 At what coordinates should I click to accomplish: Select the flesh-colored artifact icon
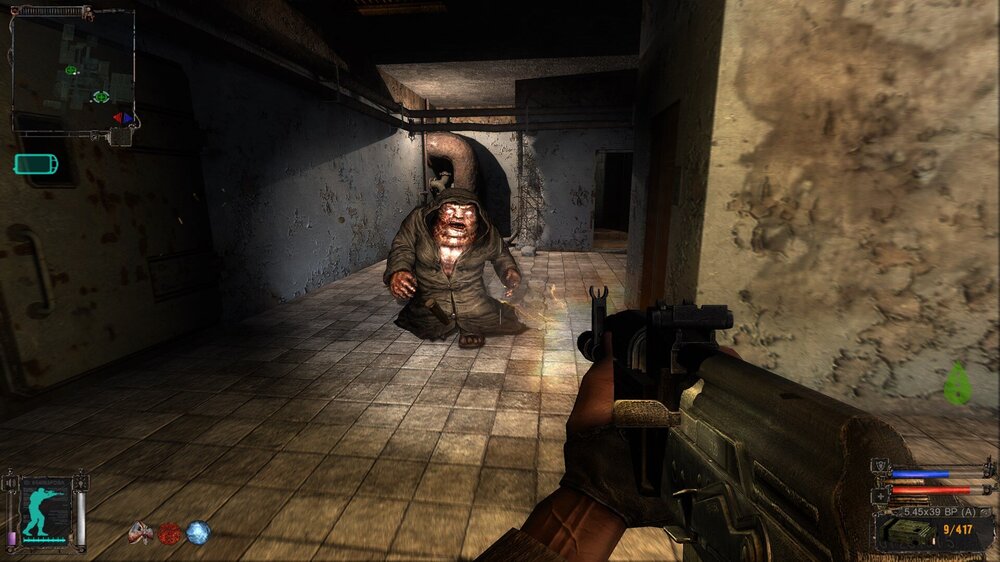(x=141, y=533)
